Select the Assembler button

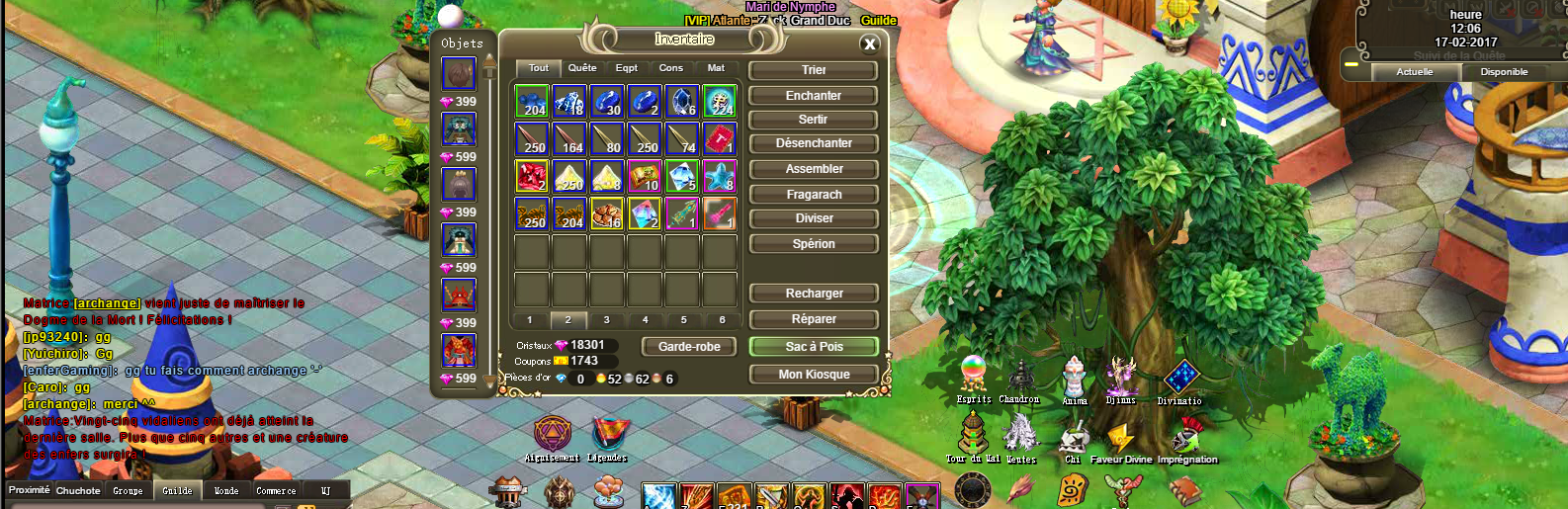pos(814,169)
